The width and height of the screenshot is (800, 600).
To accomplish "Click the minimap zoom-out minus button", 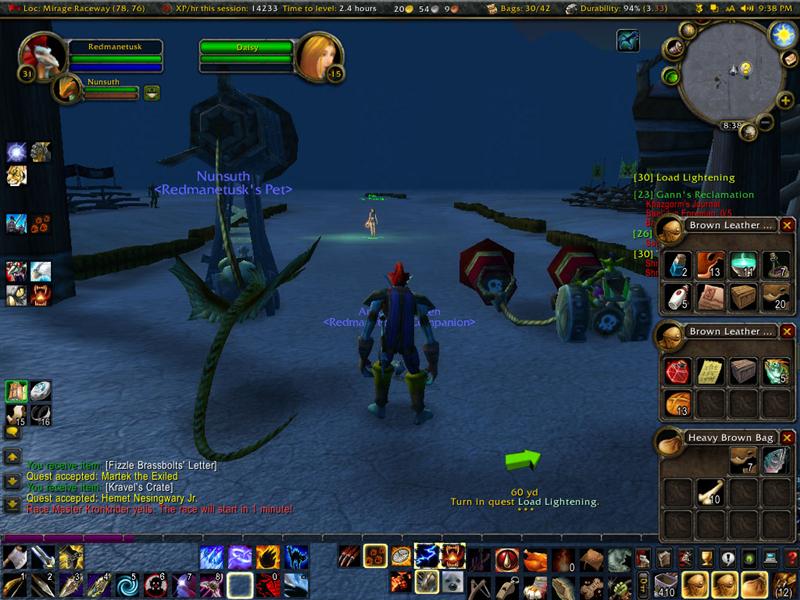I will coord(765,124).
